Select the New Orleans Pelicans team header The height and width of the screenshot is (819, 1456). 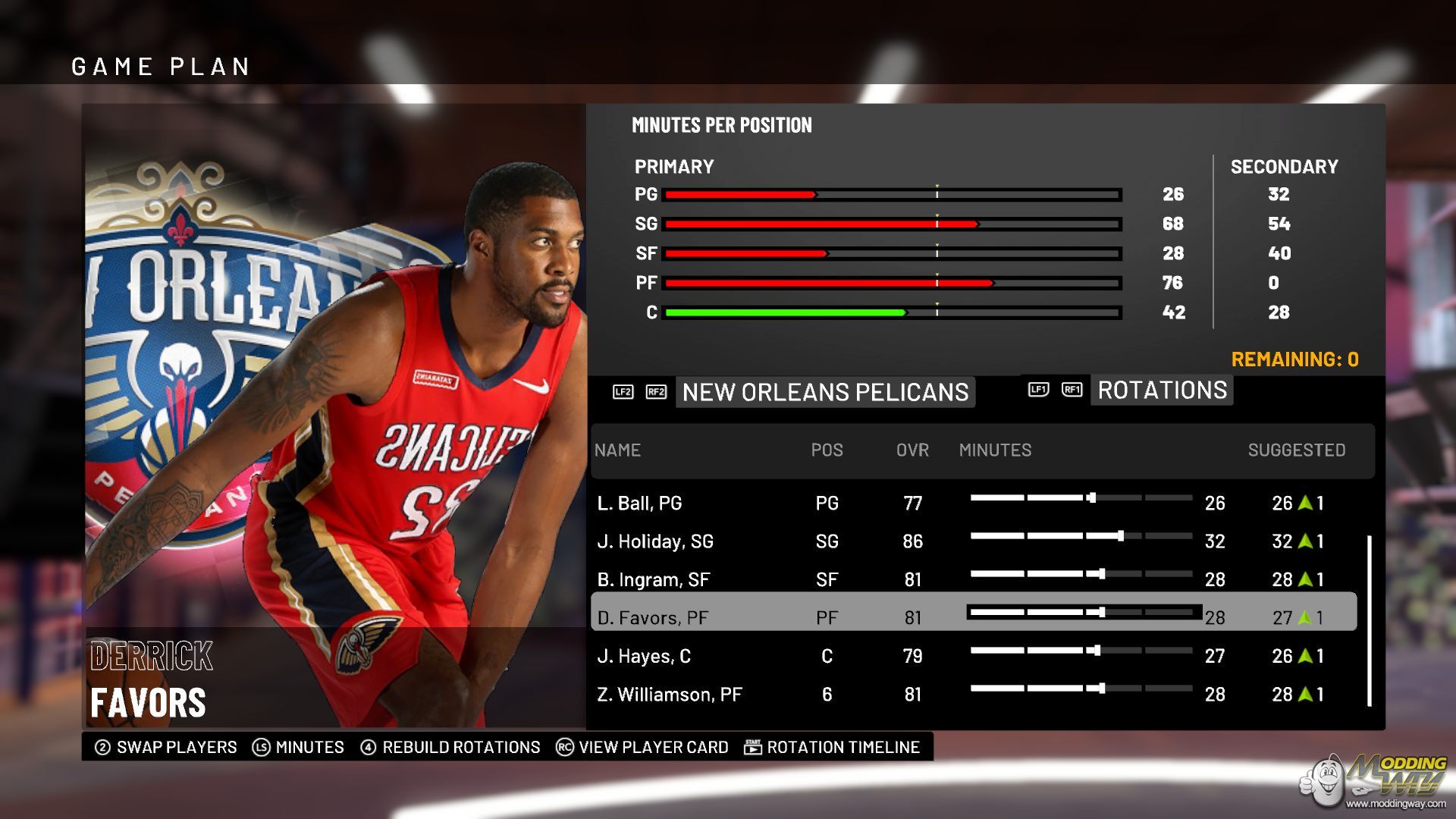825,392
